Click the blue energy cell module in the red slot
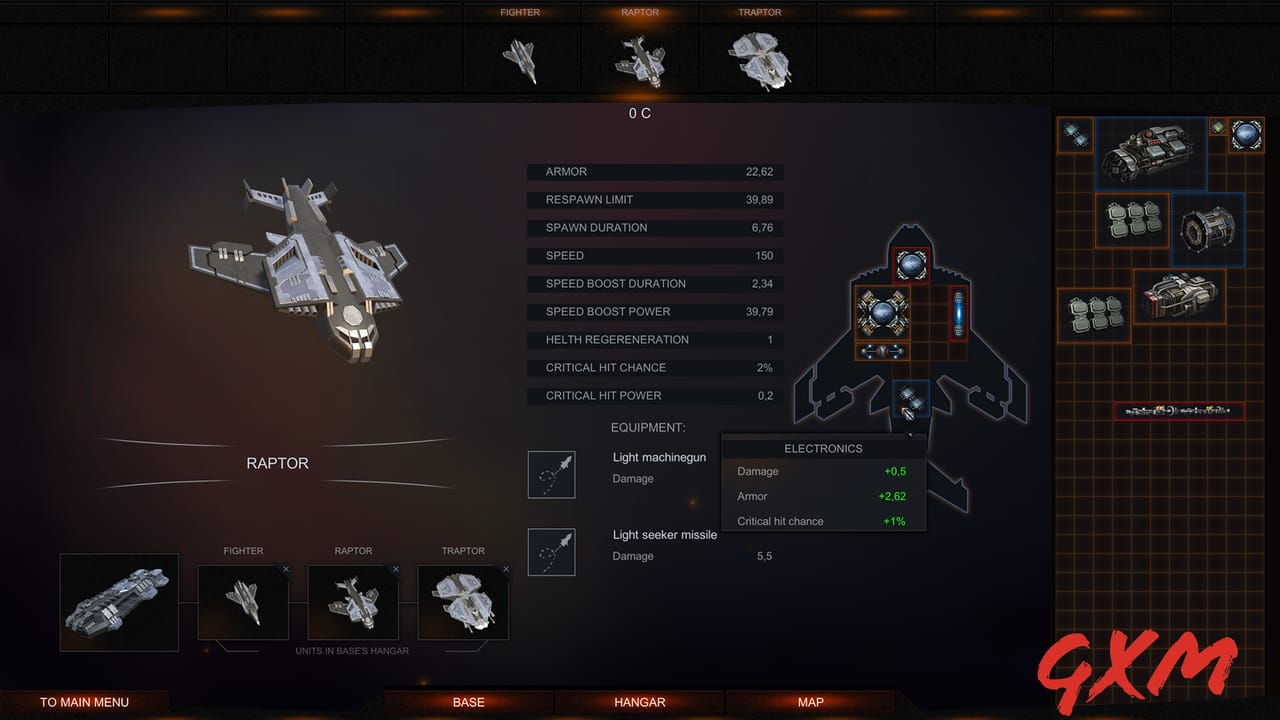This screenshot has width=1280, height=720. pyautogui.click(x=957, y=313)
